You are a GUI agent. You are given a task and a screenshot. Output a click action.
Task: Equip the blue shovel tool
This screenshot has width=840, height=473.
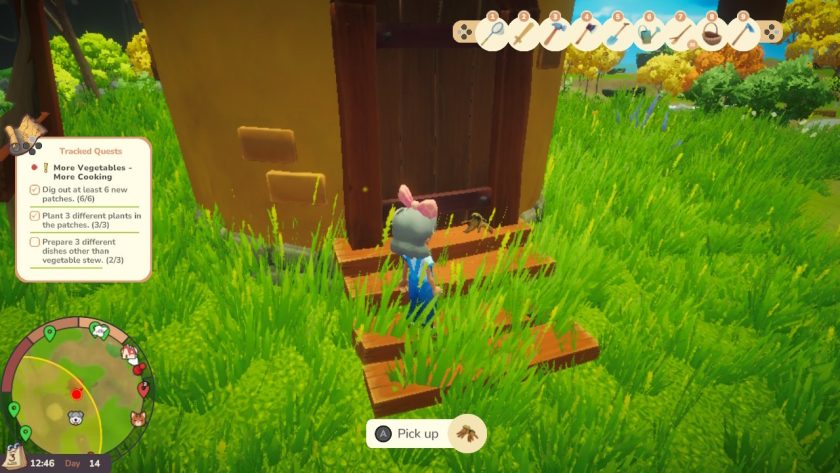tap(617, 34)
